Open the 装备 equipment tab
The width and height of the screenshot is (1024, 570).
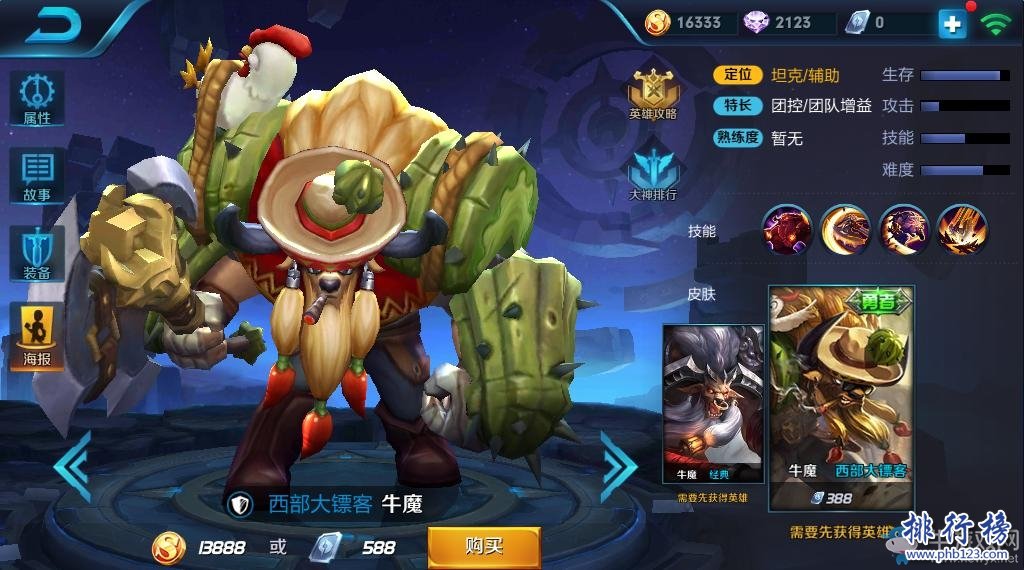click(37, 253)
